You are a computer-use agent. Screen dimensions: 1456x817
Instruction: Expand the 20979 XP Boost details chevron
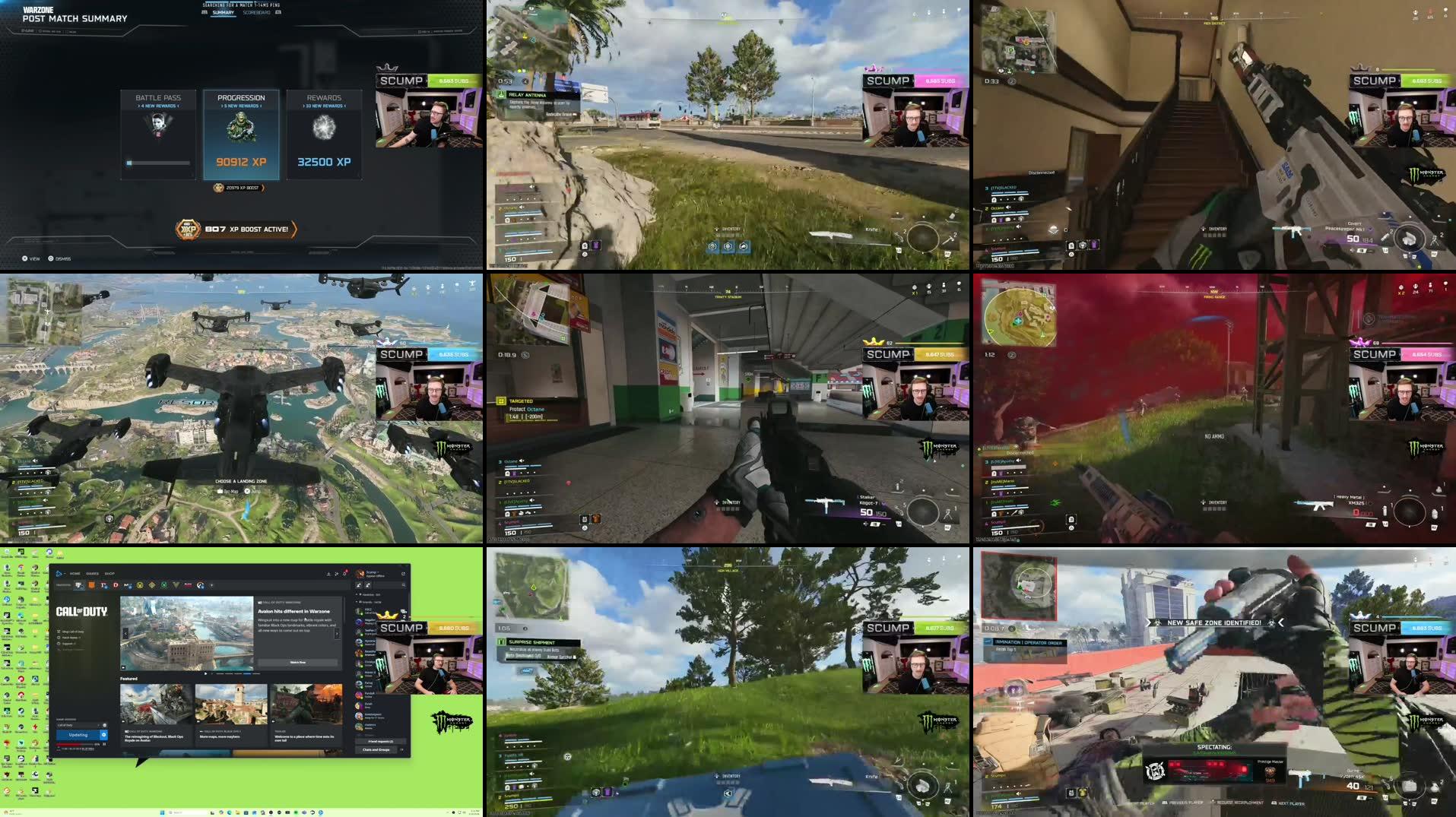pos(264,188)
